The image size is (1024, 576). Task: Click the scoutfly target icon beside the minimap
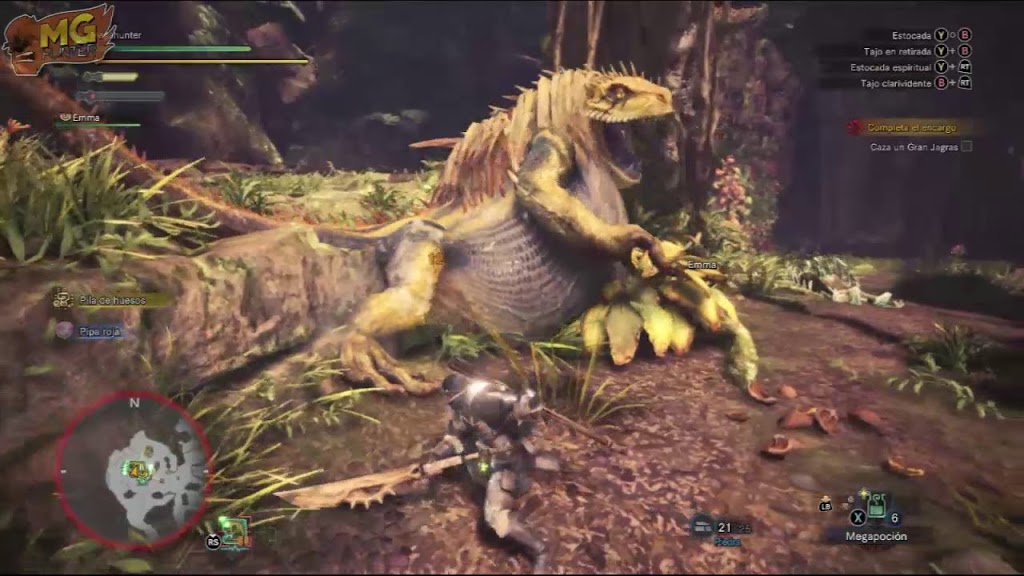(234, 531)
